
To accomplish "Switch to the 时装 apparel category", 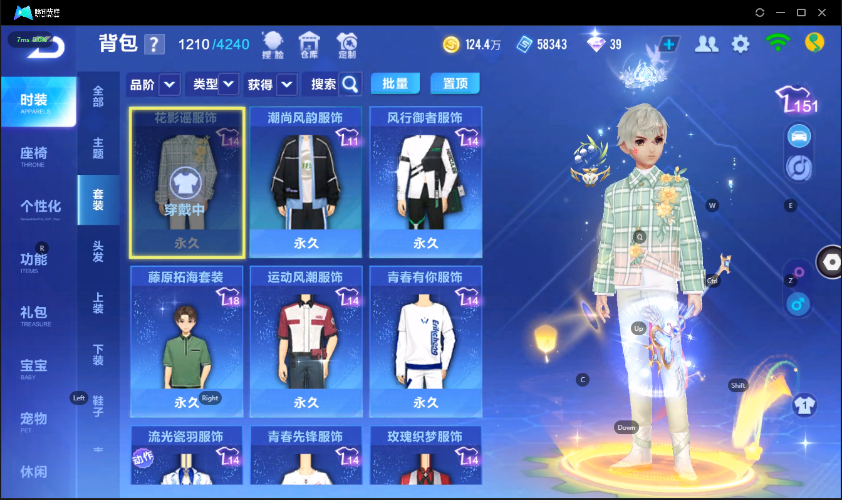I will point(38,102).
